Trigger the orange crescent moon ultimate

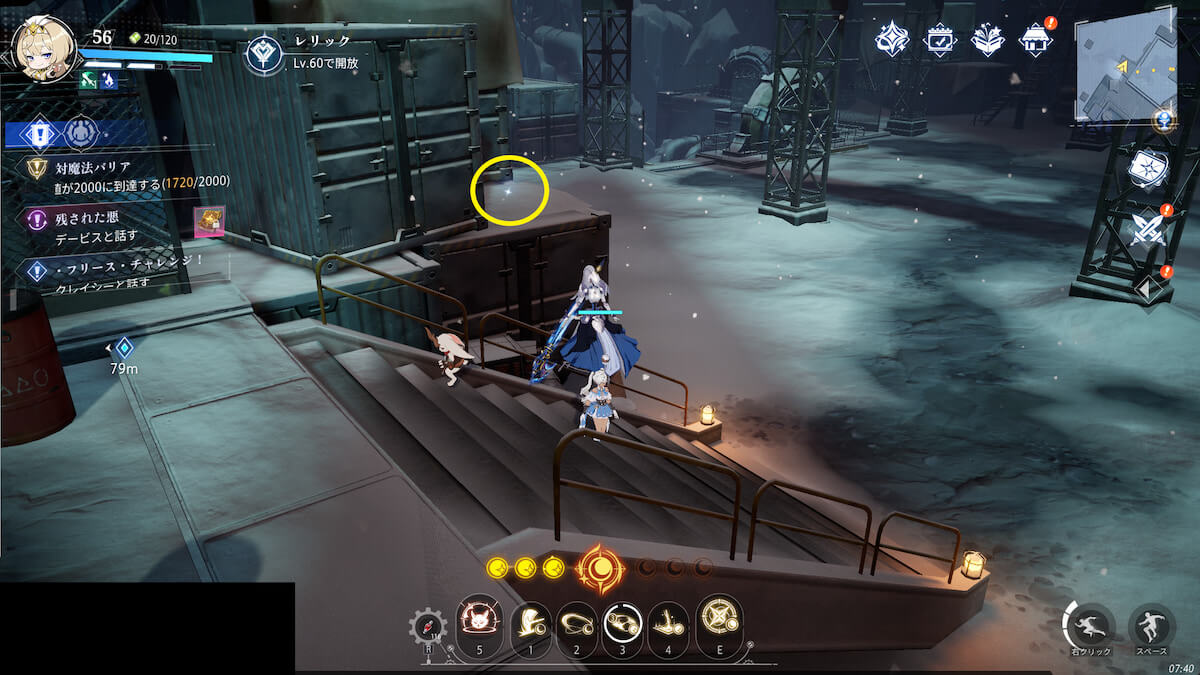pyautogui.click(x=599, y=569)
